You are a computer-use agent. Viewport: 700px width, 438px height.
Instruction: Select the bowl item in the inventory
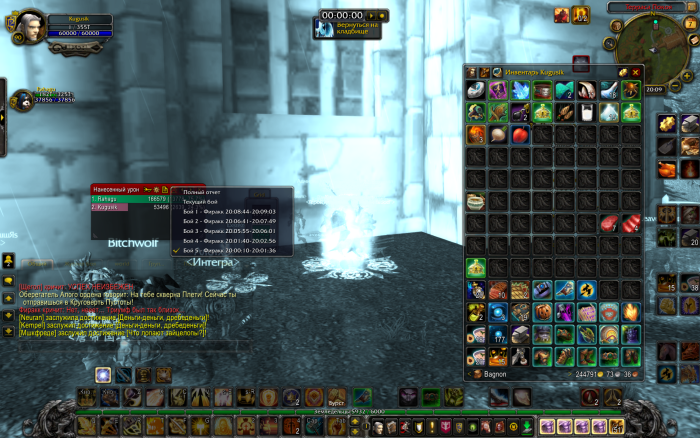tap(476, 201)
